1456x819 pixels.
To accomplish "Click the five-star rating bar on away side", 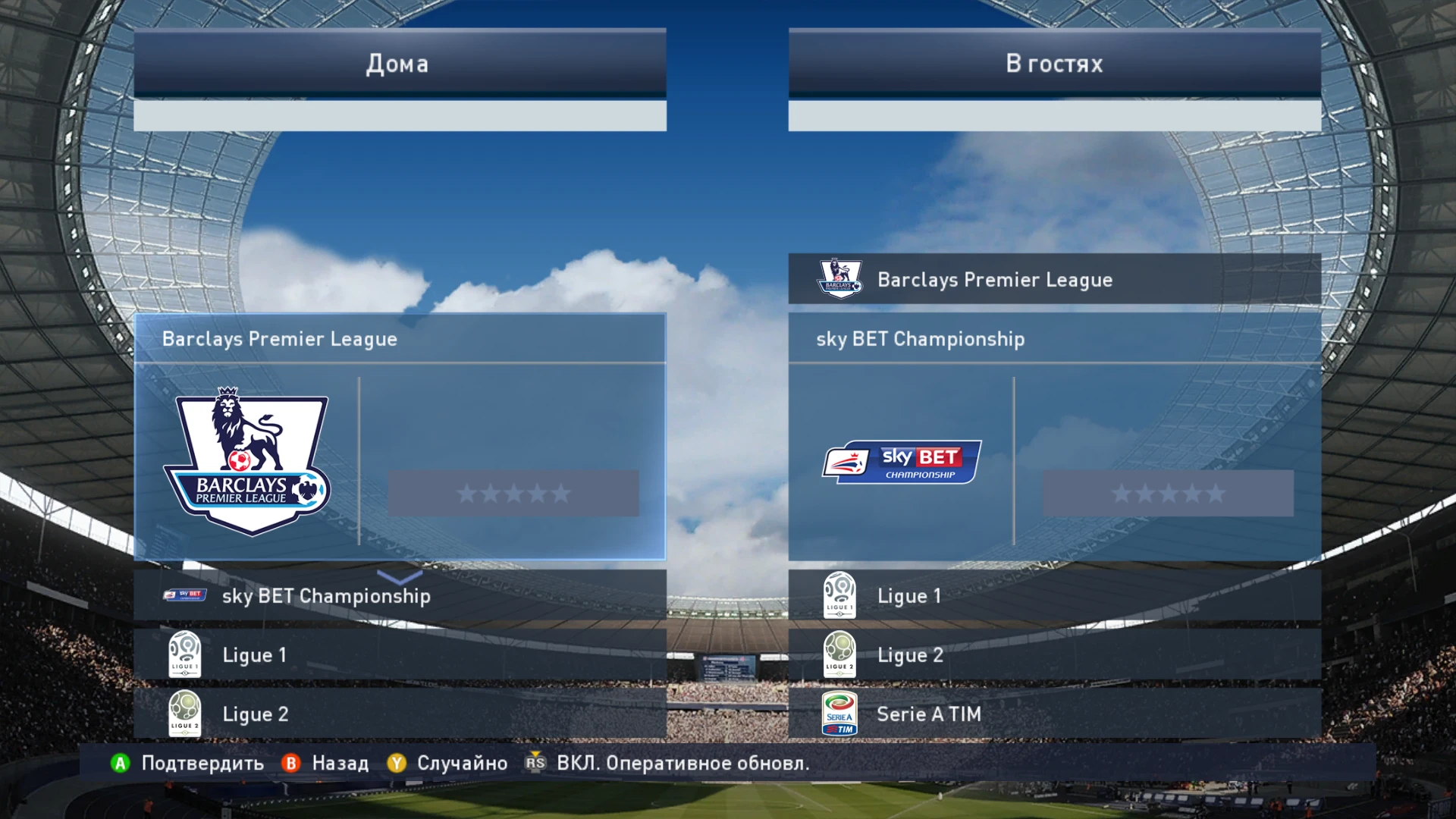I will pos(1166,494).
